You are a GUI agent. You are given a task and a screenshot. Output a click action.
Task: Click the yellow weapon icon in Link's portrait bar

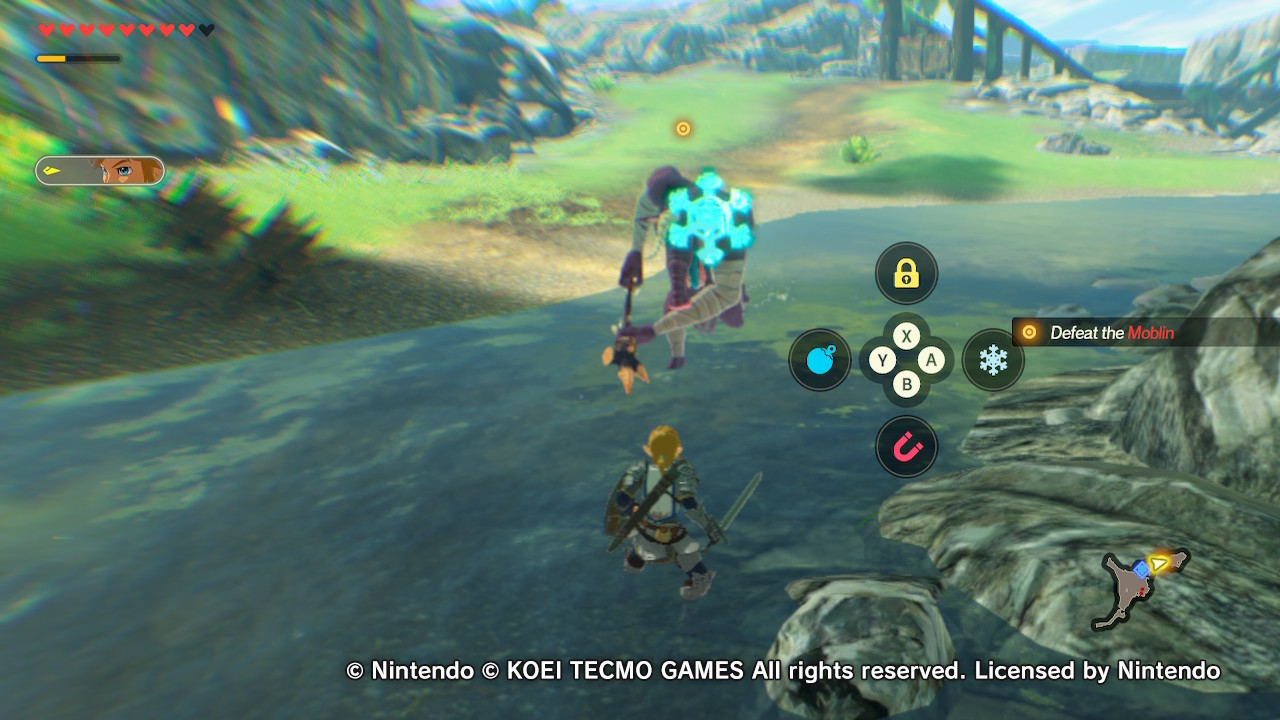click(x=51, y=170)
